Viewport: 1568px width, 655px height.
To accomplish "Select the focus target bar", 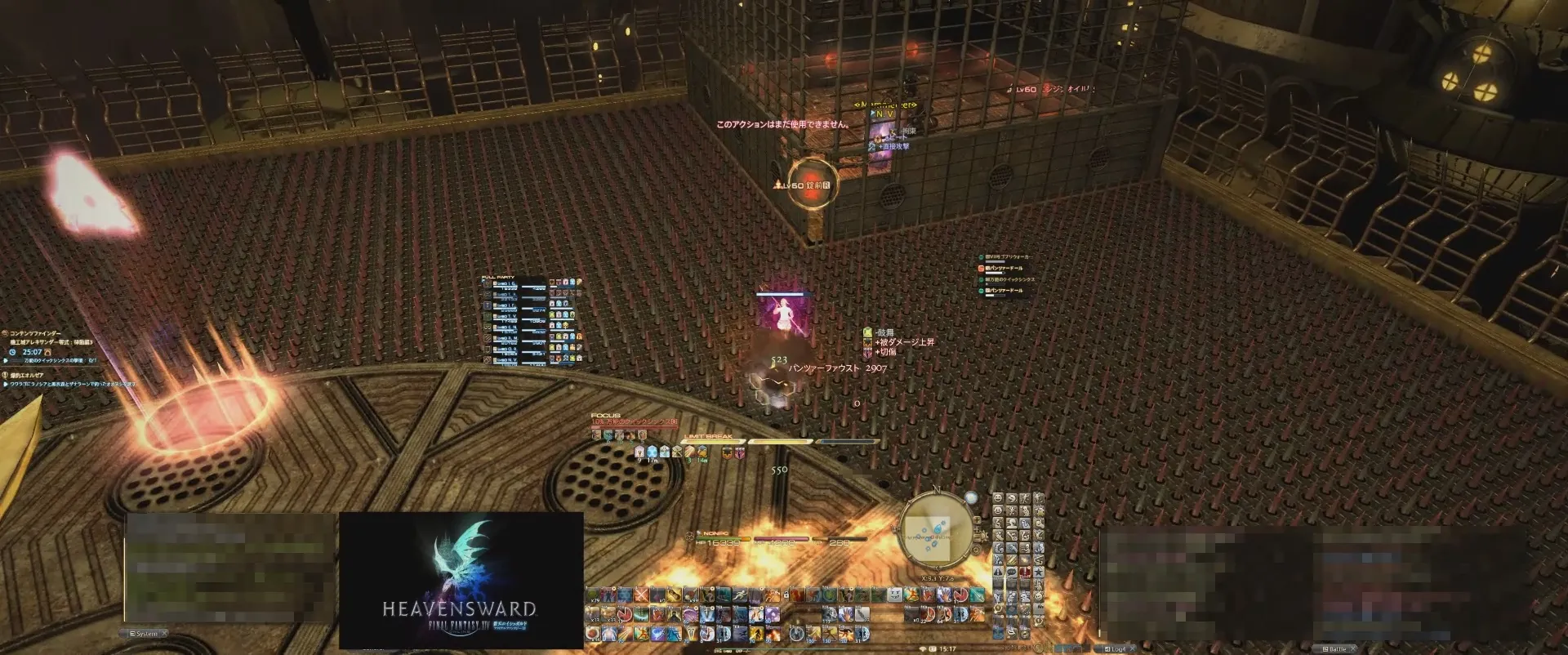I will pos(634,422).
